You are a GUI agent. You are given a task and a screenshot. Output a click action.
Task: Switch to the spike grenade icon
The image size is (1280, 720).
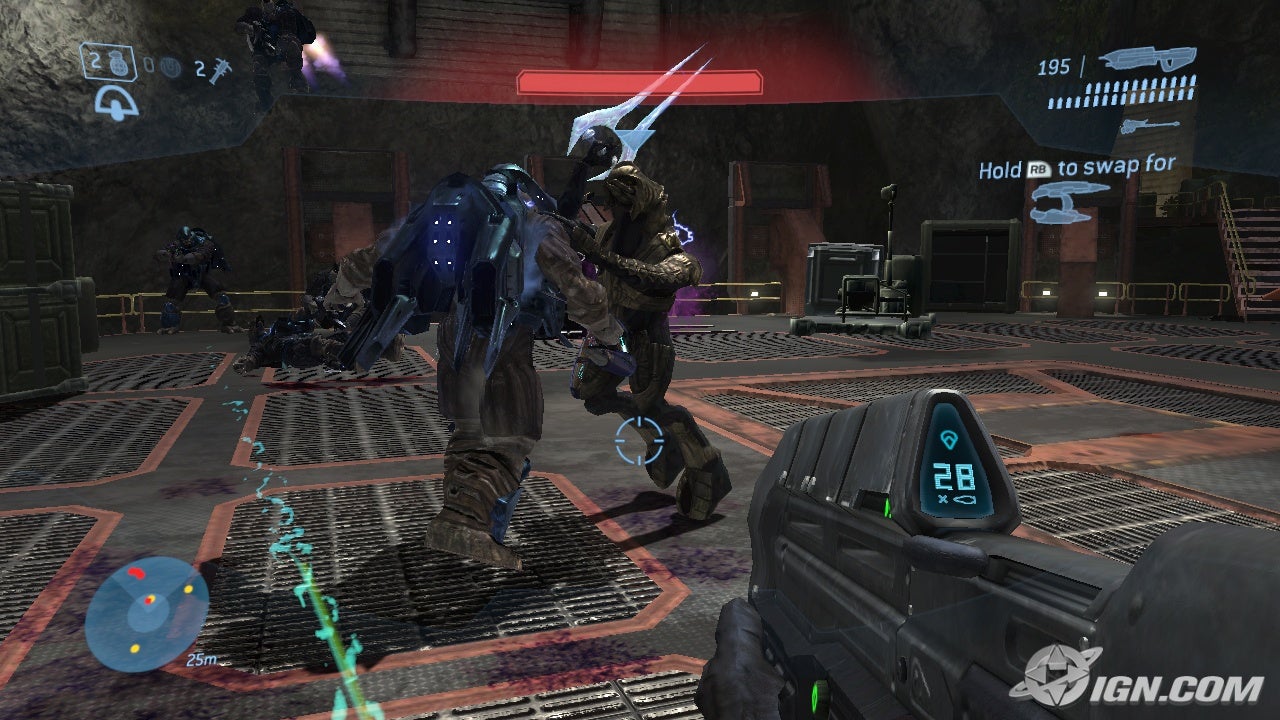219,68
